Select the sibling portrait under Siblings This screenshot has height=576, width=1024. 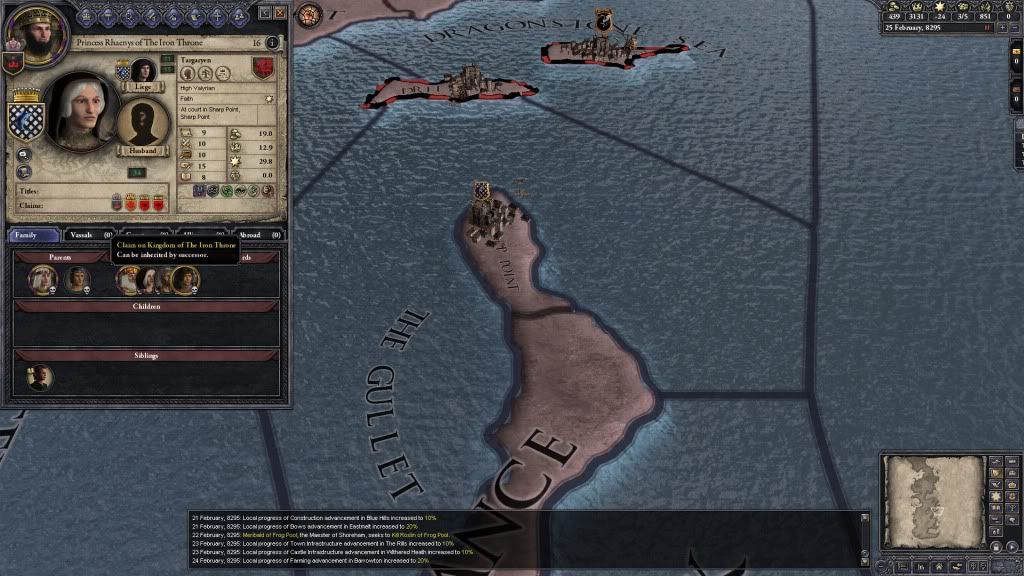(40, 377)
